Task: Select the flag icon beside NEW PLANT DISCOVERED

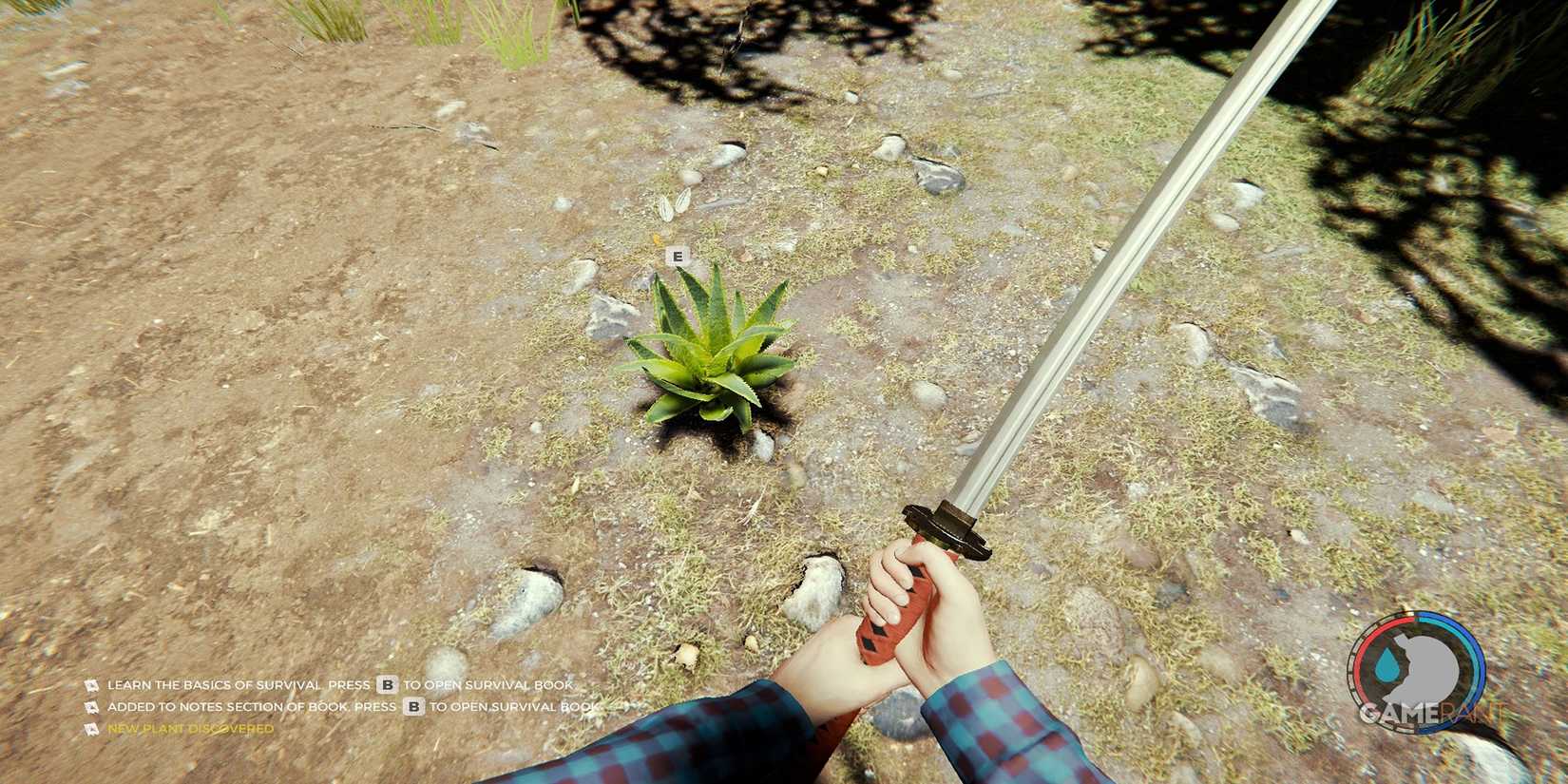Action: [91, 729]
